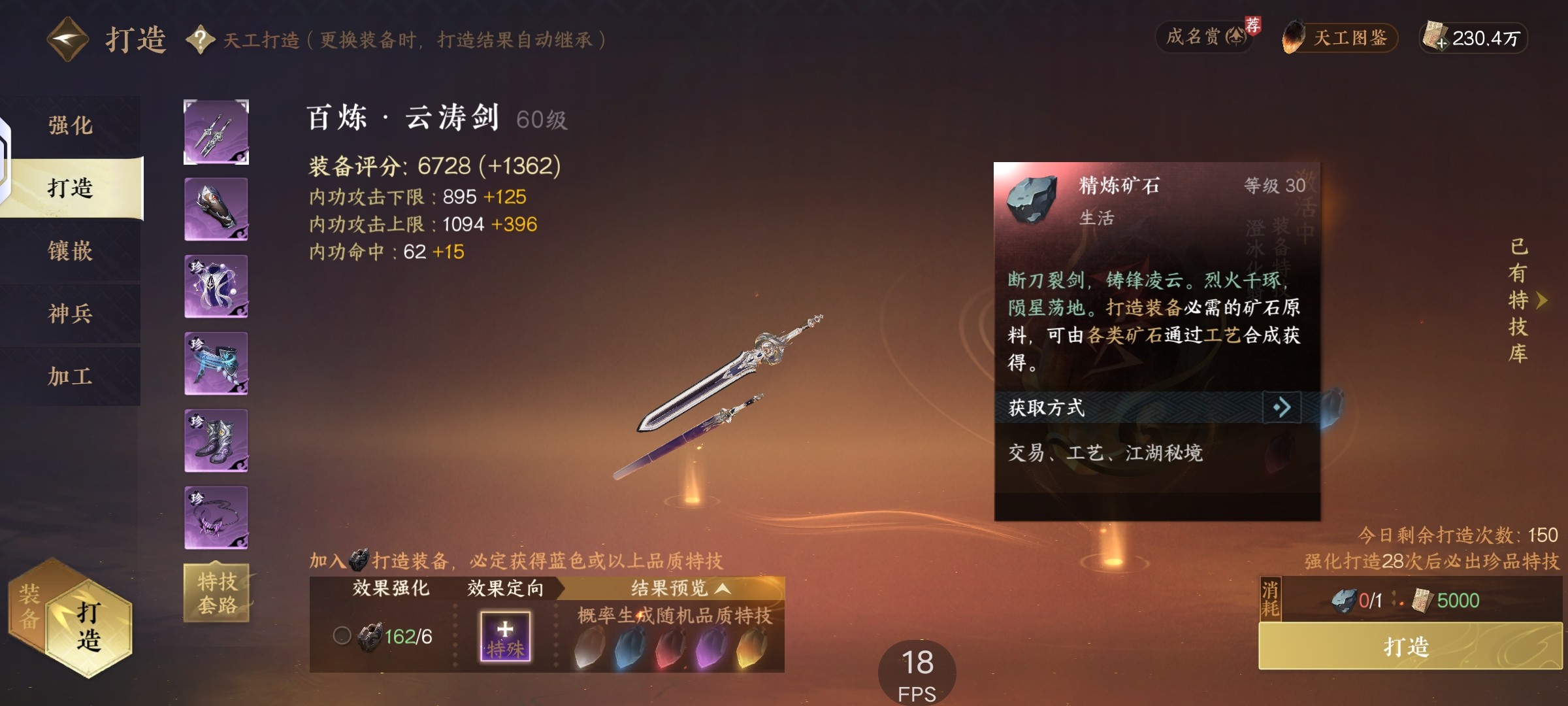The width and height of the screenshot is (1568, 706).
Task: Click the gold 打造 forge button
Action: point(1409,647)
